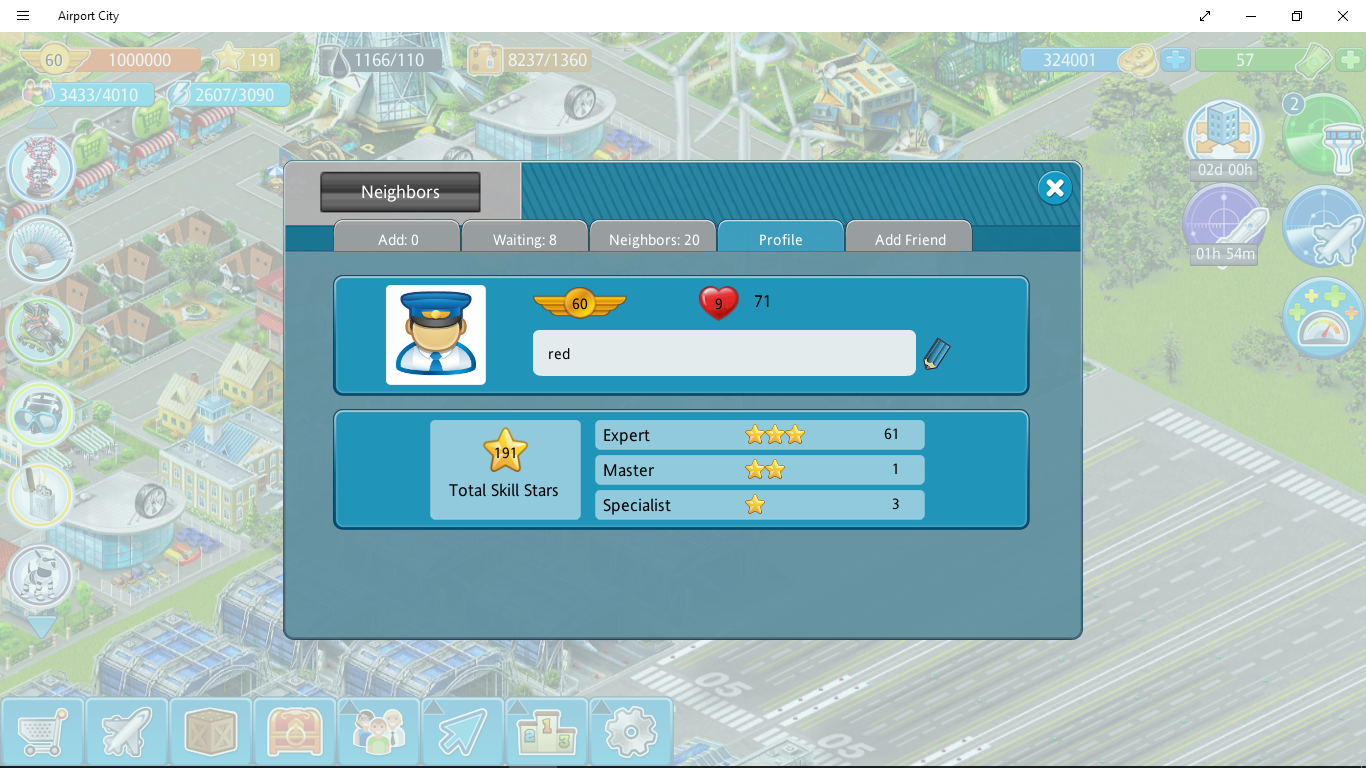Viewport: 1366px width, 768px height.
Task: Close the Neighbors dialog
Action: point(1054,188)
